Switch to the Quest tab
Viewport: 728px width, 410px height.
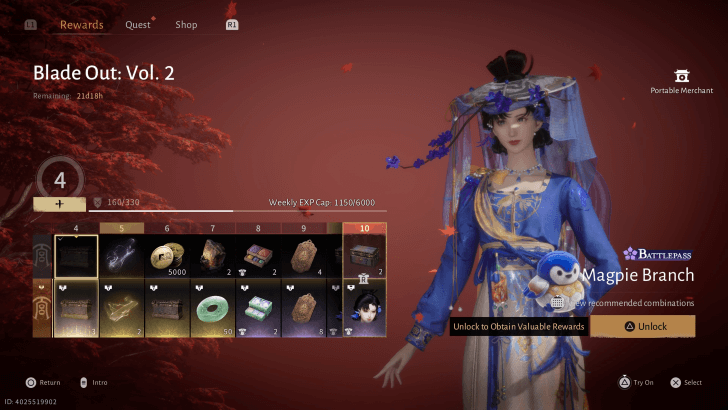click(x=138, y=25)
